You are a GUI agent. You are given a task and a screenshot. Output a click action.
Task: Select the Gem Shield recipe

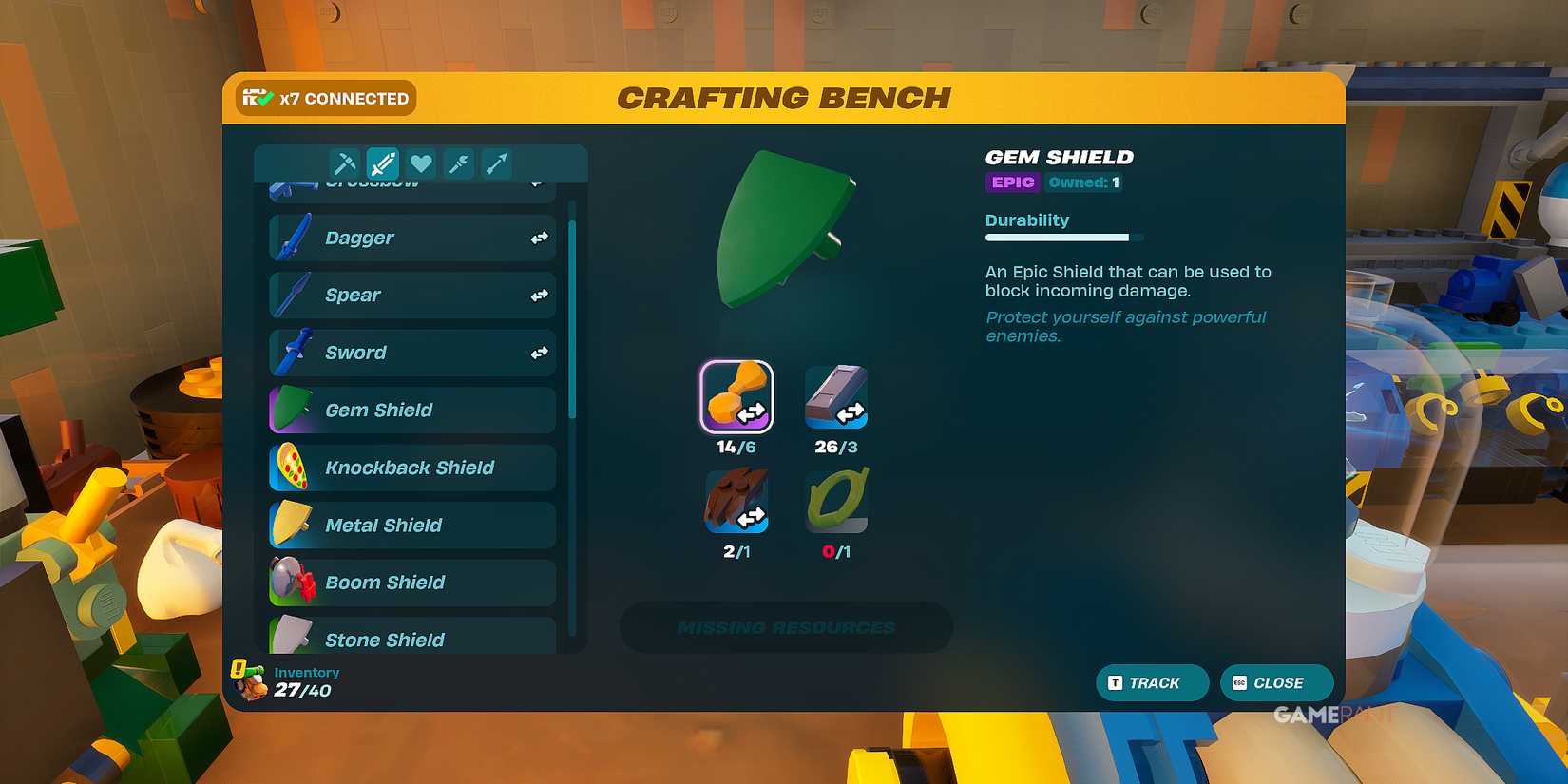click(411, 410)
